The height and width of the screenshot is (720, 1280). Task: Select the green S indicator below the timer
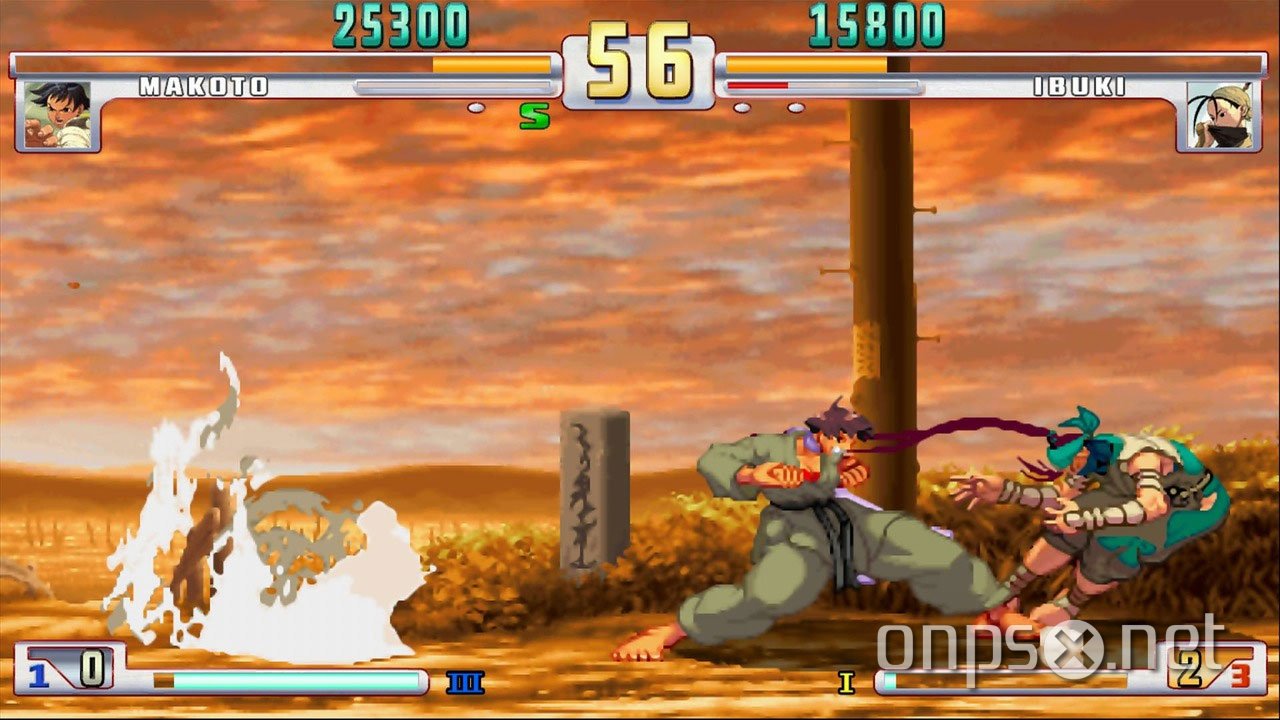pyautogui.click(x=534, y=113)
